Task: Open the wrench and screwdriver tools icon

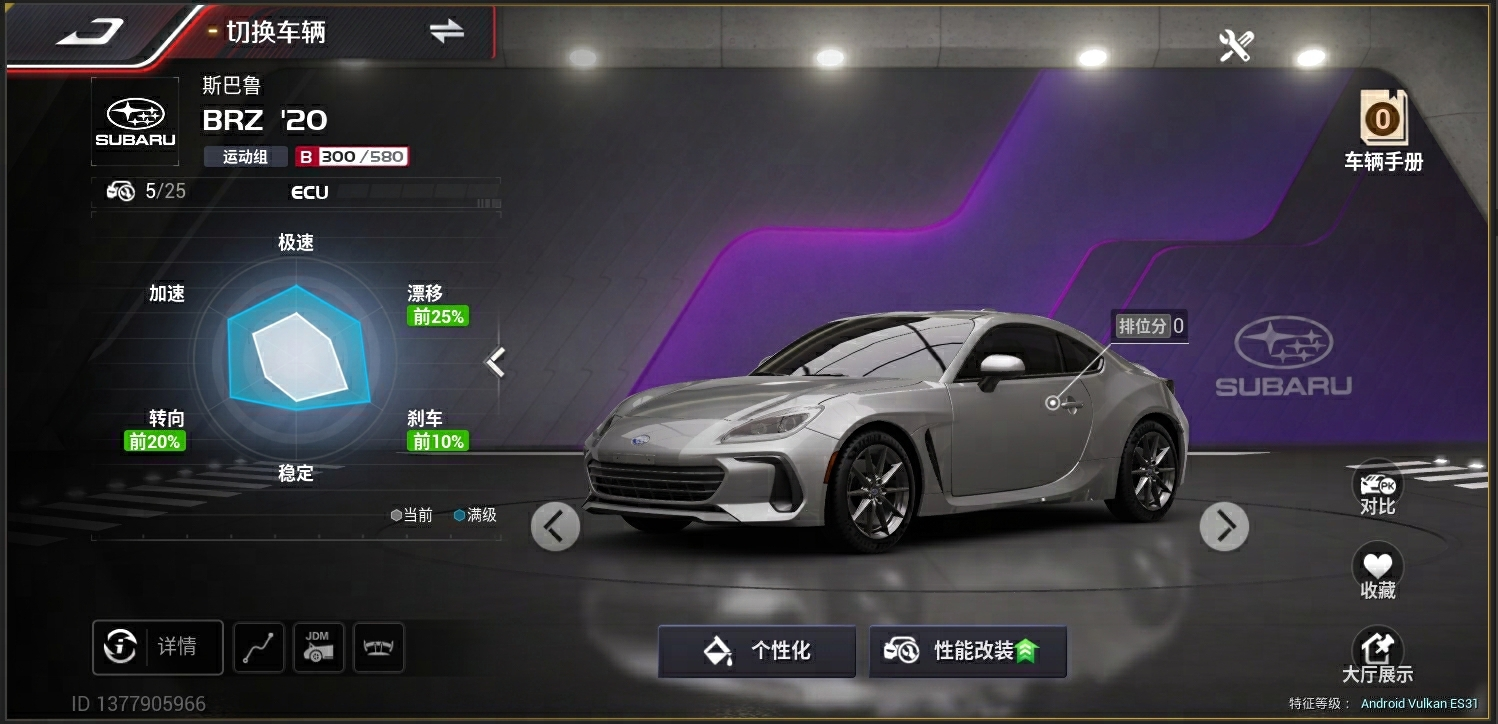Action: tap(1235, 45)
